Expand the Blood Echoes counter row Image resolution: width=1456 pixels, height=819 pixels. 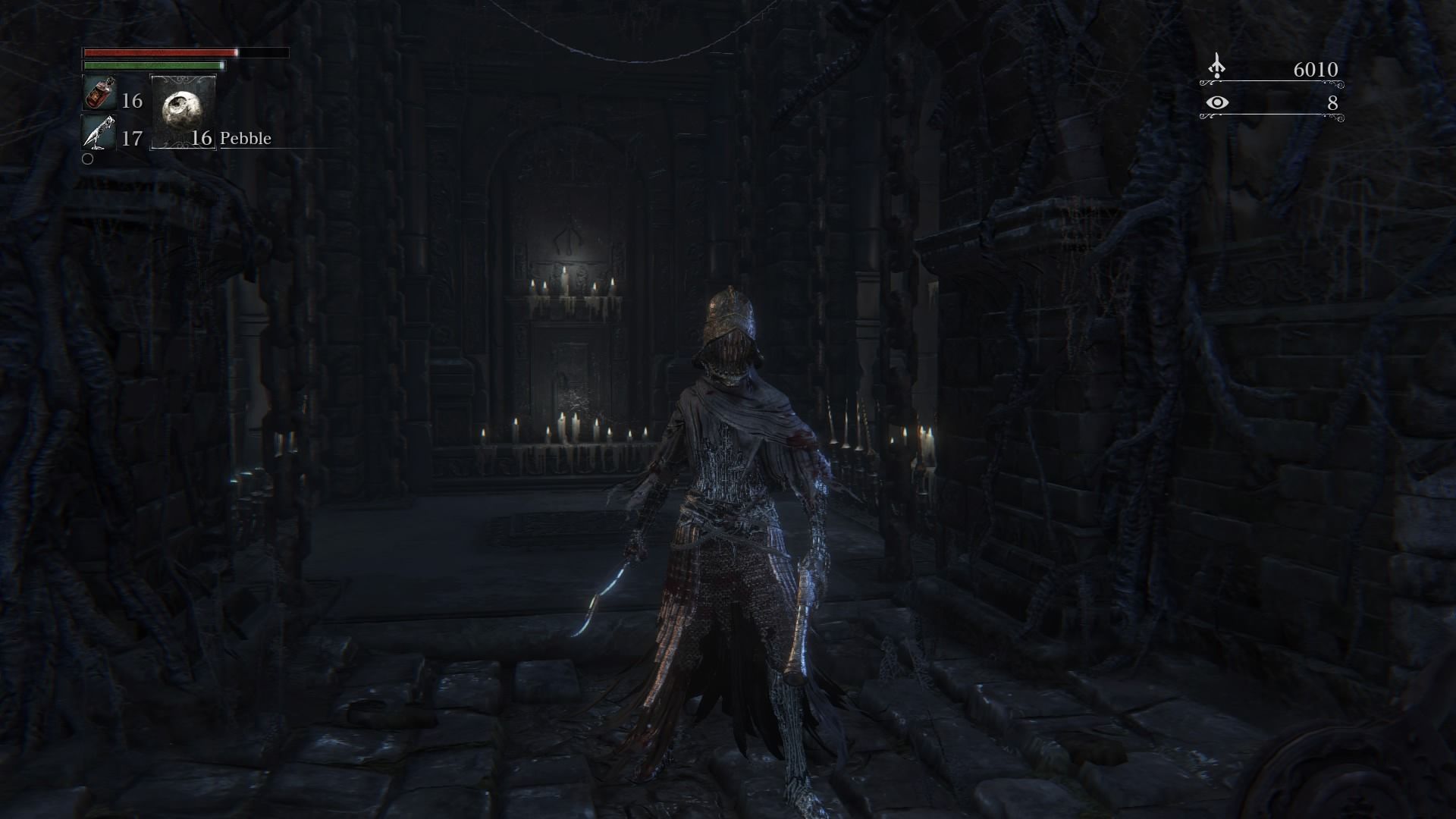pyautogui.click(x=1274, y=70)
